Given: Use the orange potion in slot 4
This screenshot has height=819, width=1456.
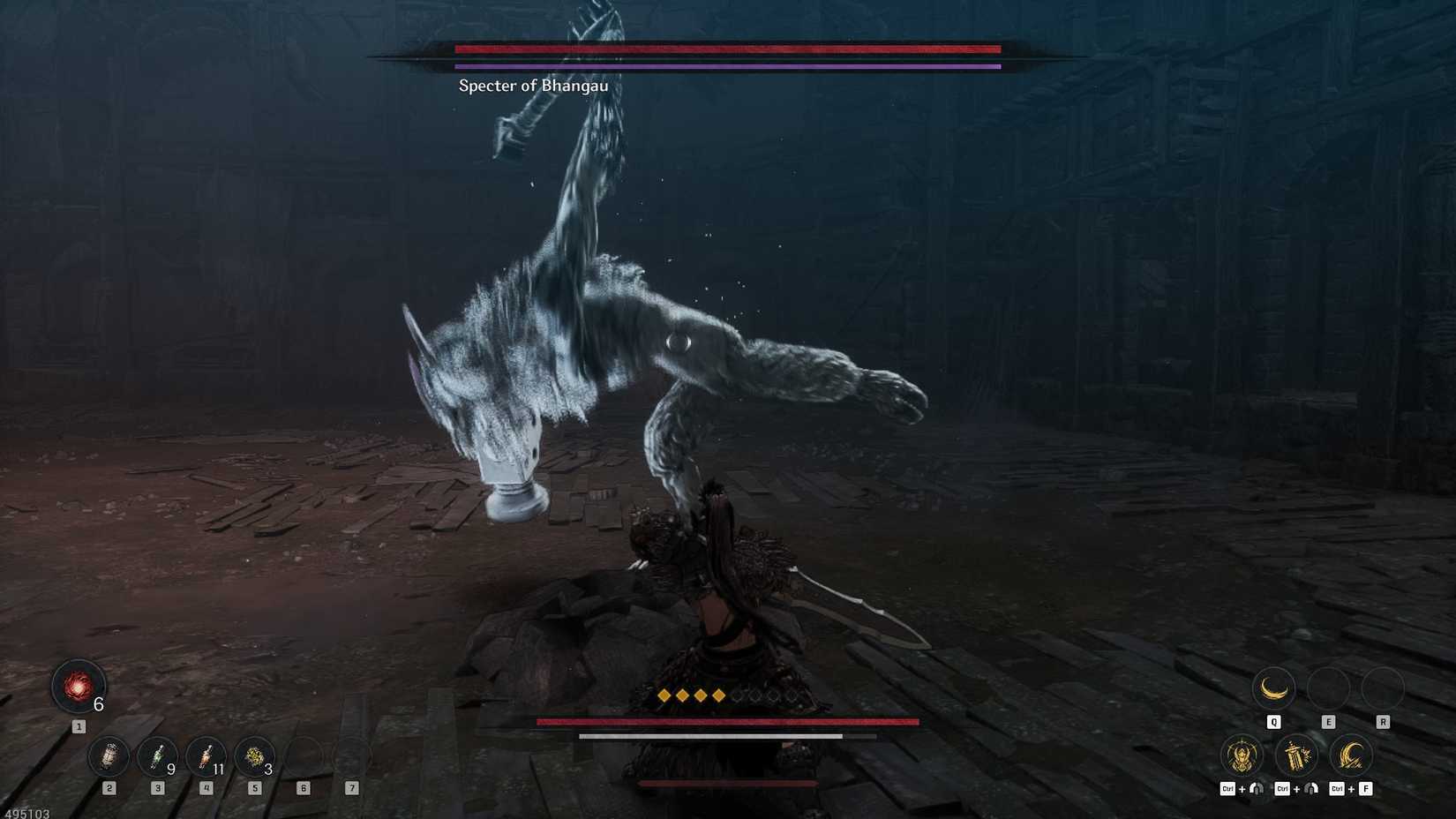Looking at the screenshot, I should [x=206, y=757].
